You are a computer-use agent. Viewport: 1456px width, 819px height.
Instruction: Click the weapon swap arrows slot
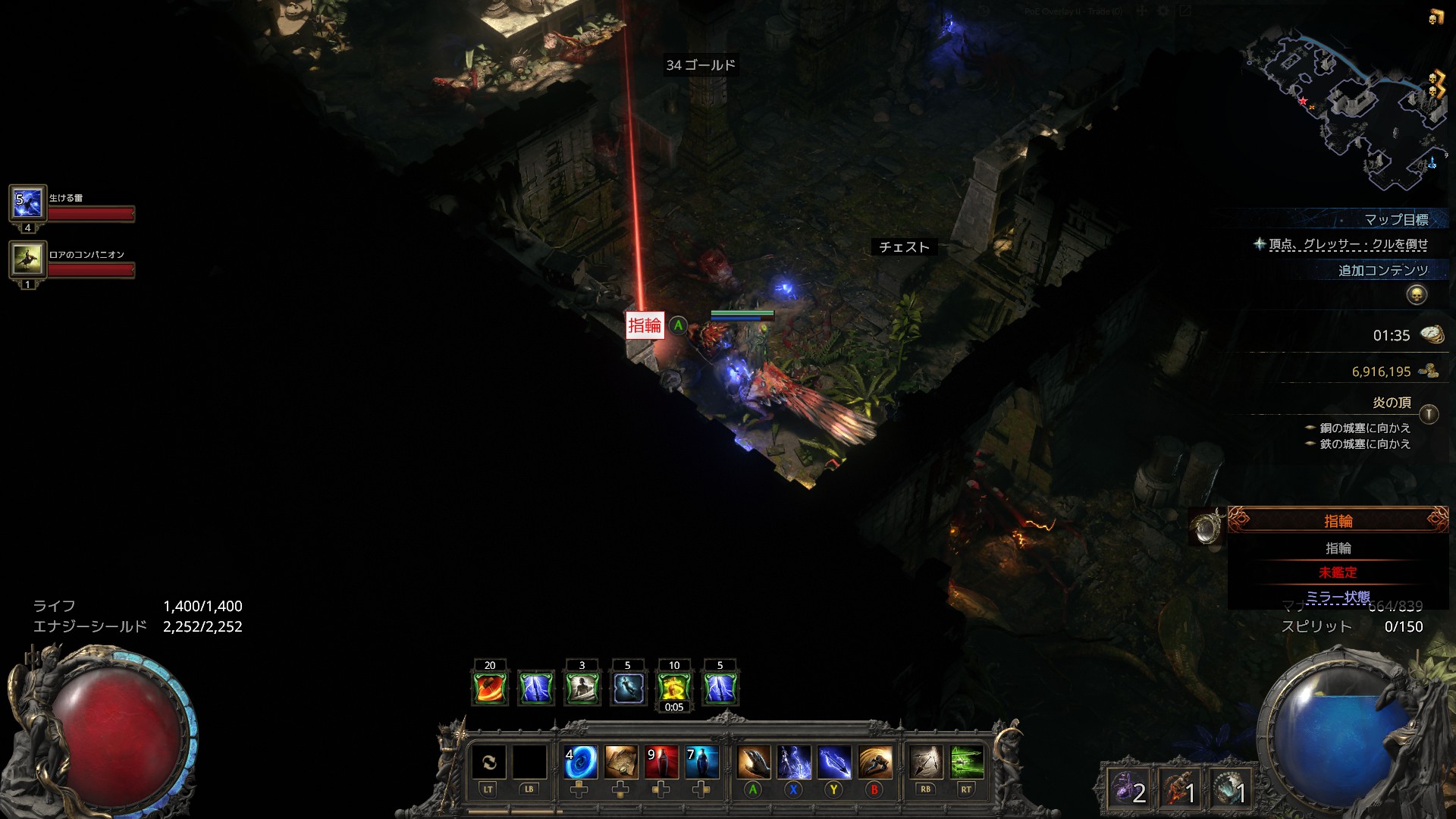point(488,762)
